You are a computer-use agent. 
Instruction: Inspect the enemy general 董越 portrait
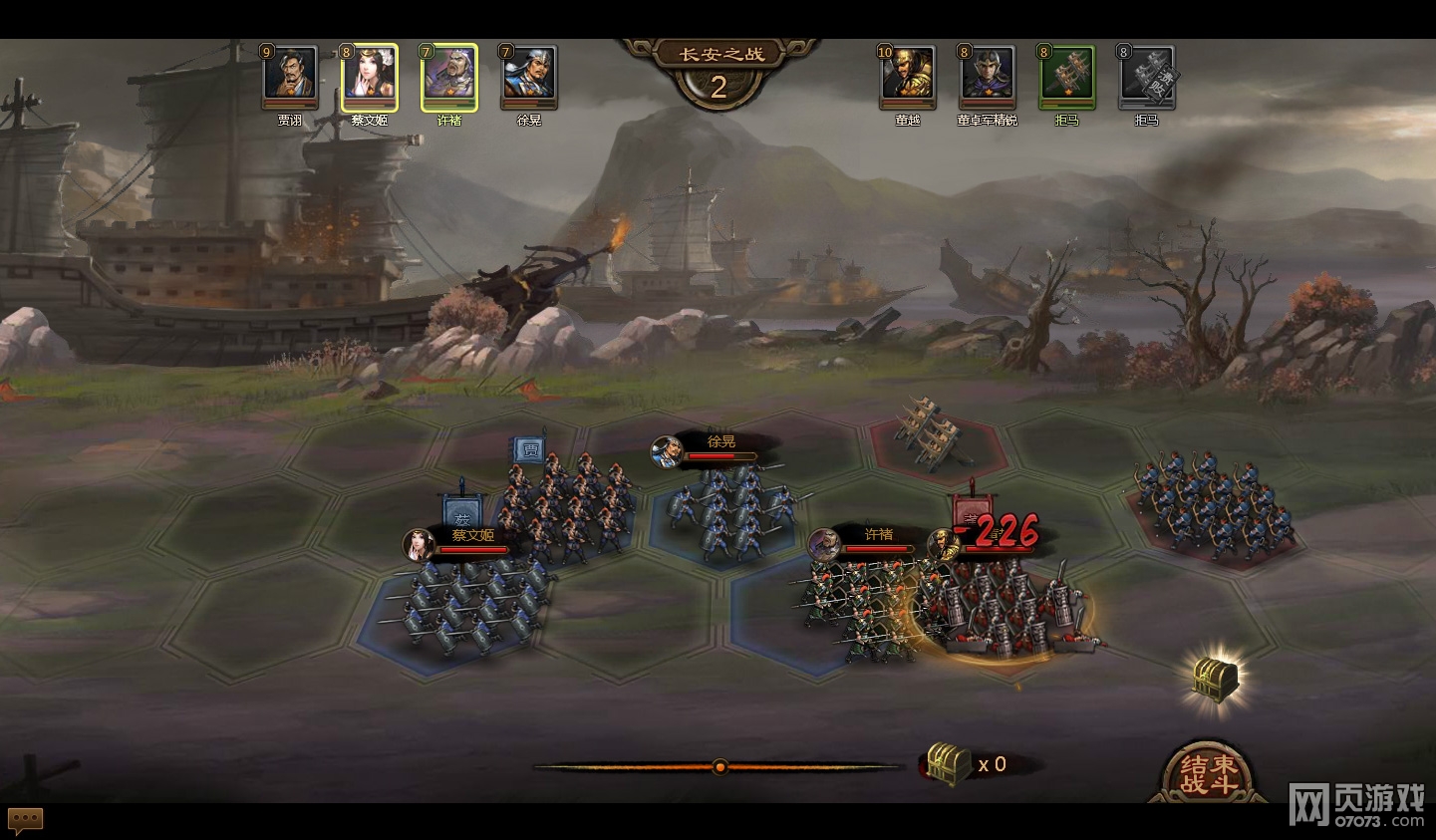908,76
